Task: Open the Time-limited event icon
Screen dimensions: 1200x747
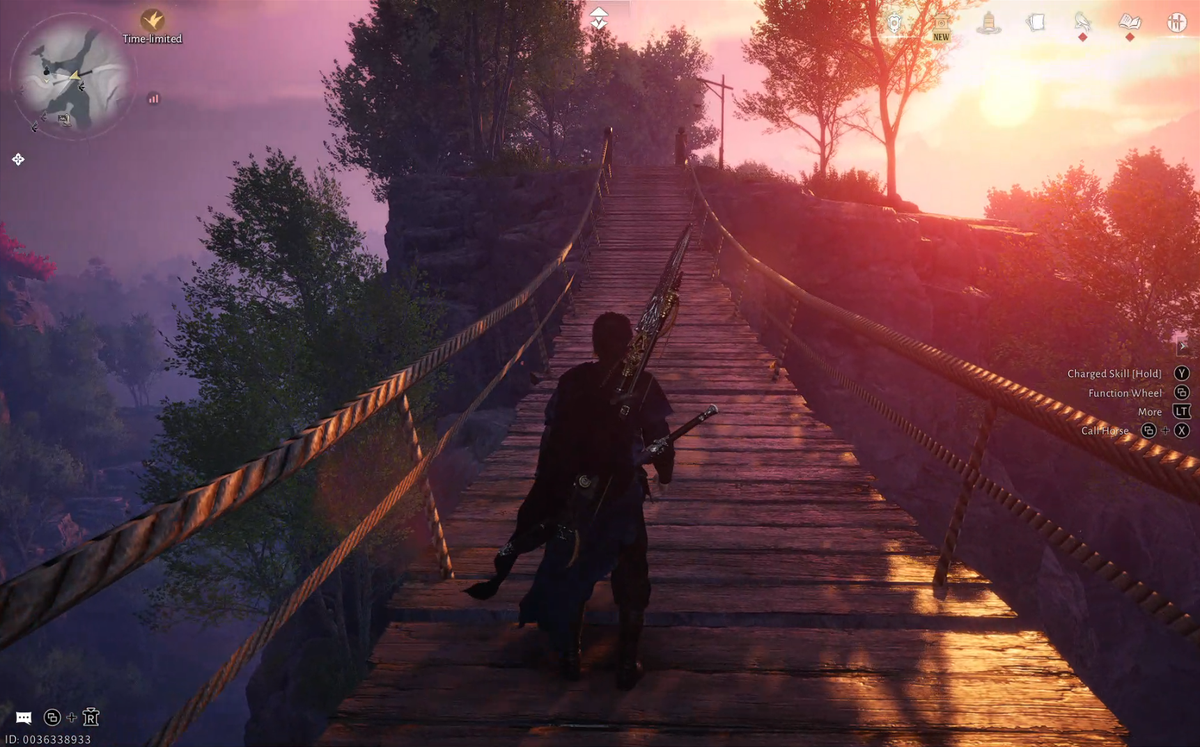Action: pos(152,19)
